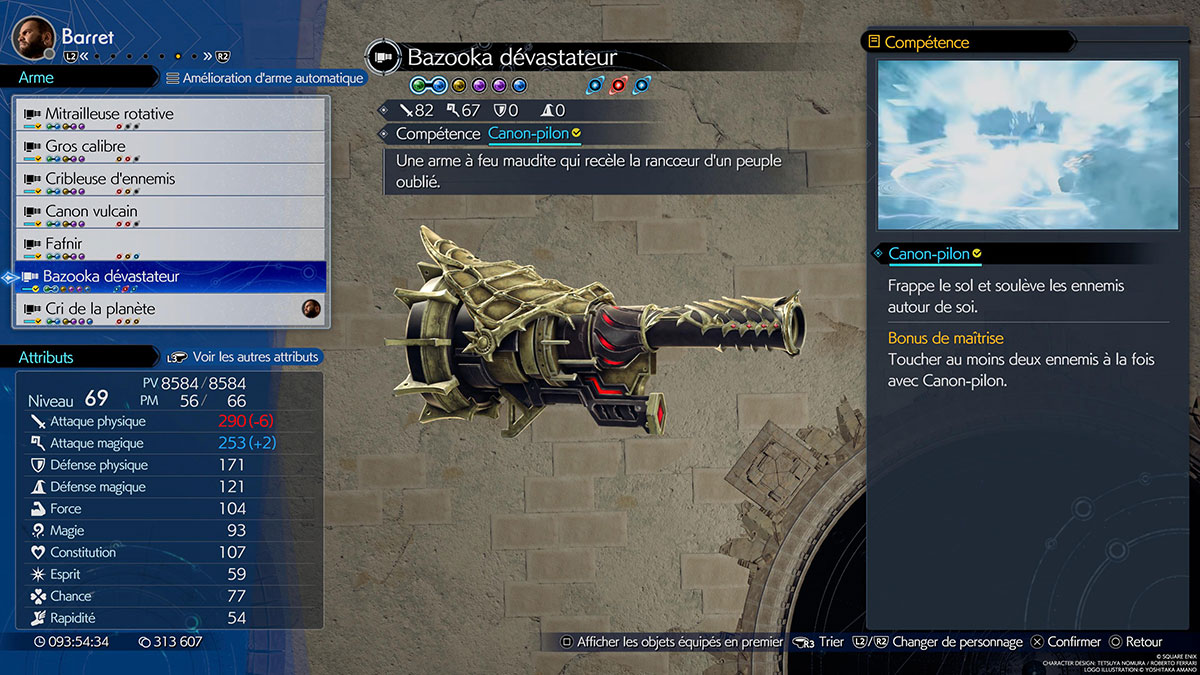Select the Fafnir weapon entry
Viewport: 1200px width, 675px height.
[x=170, y=245]
